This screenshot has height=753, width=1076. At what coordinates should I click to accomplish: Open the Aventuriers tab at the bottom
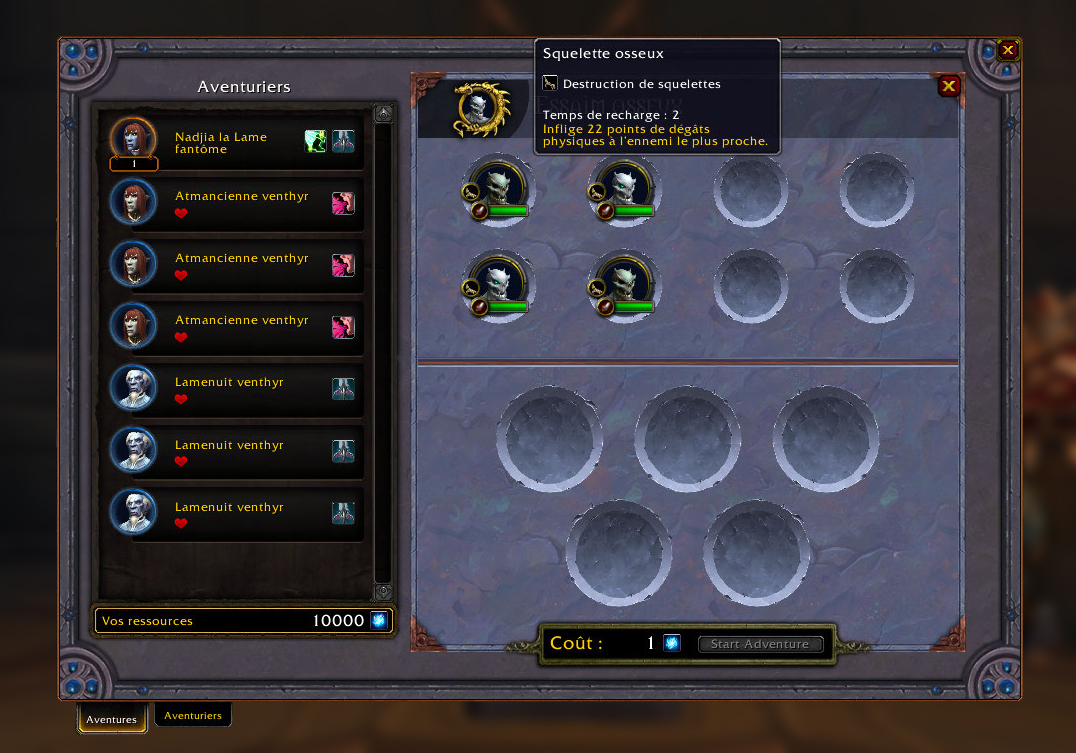coord(193,715)
